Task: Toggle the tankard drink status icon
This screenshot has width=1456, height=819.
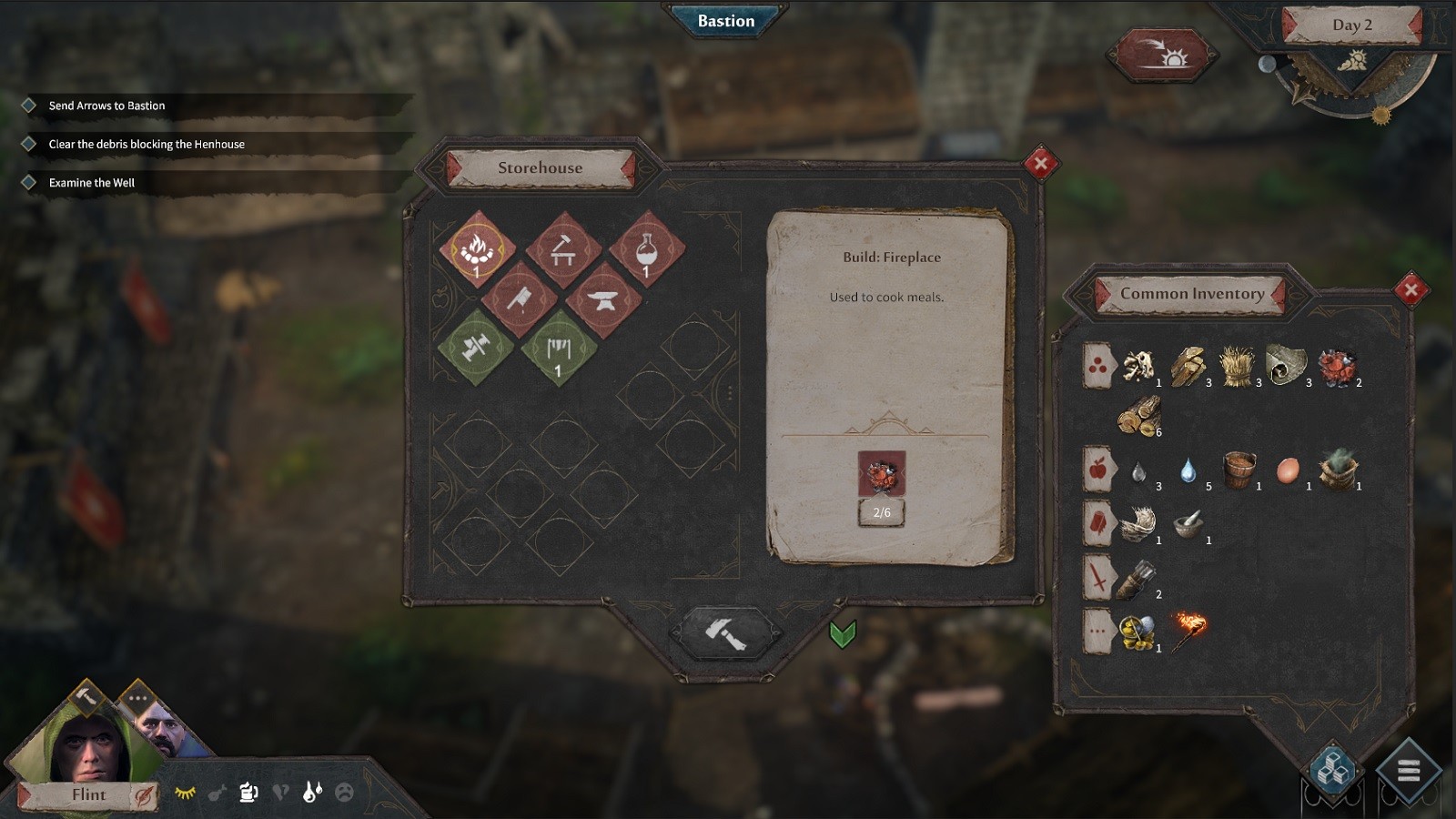Action: [248, 794]
